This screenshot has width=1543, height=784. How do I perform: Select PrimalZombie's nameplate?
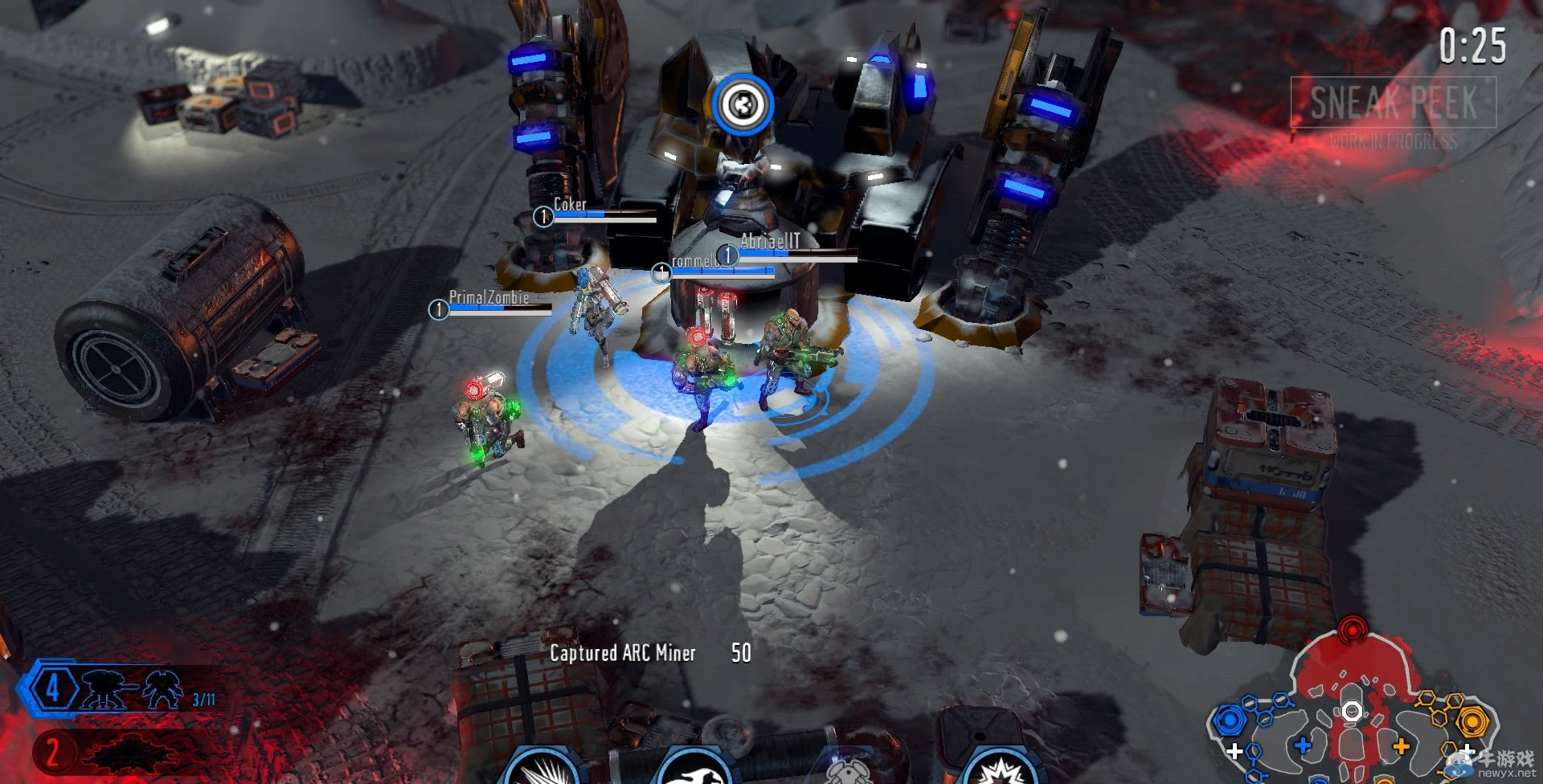click(x=489, y=298)
